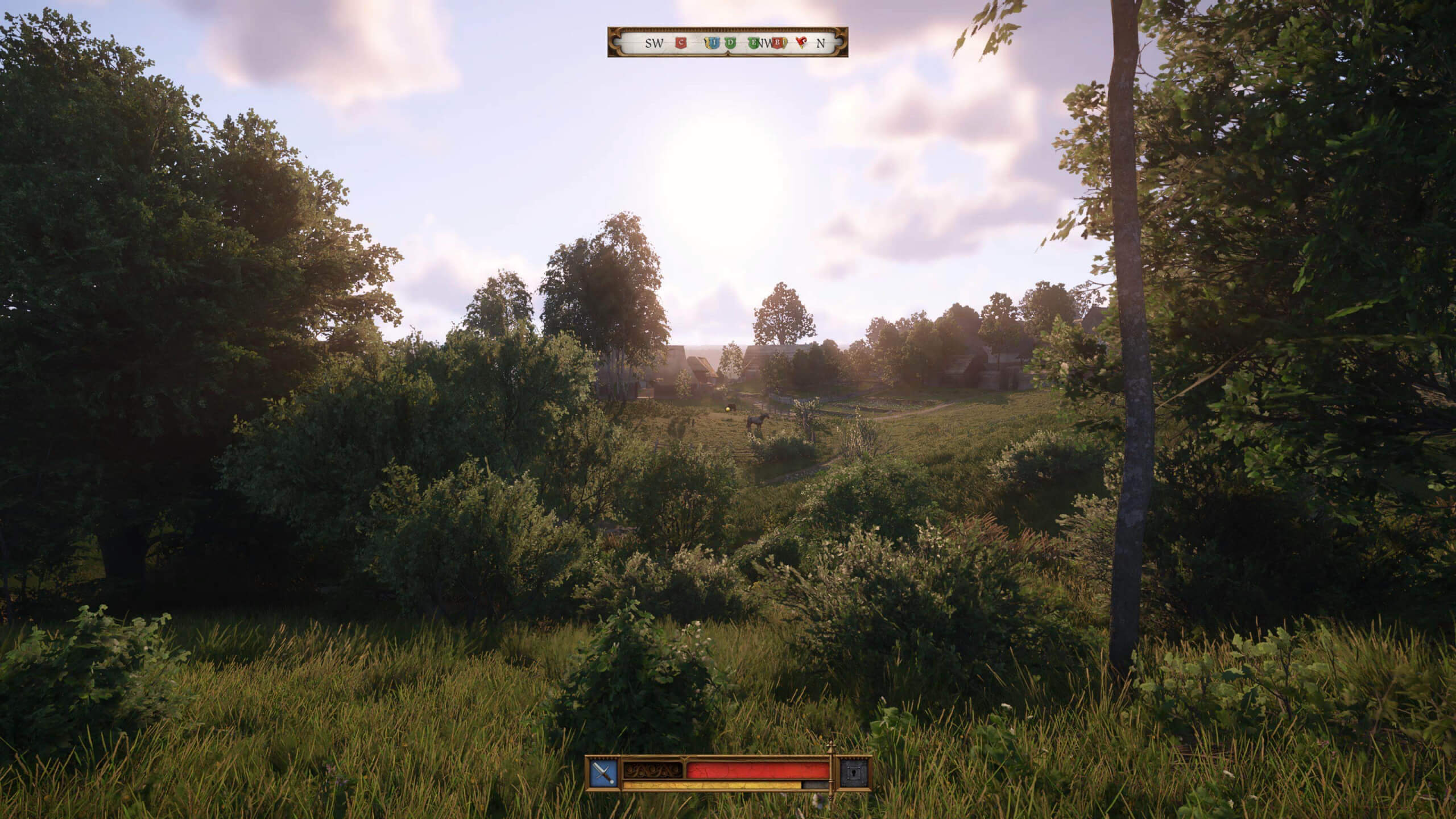Click the keyhole lock icon
The image size is (1456, 819).
pos(855,773)
